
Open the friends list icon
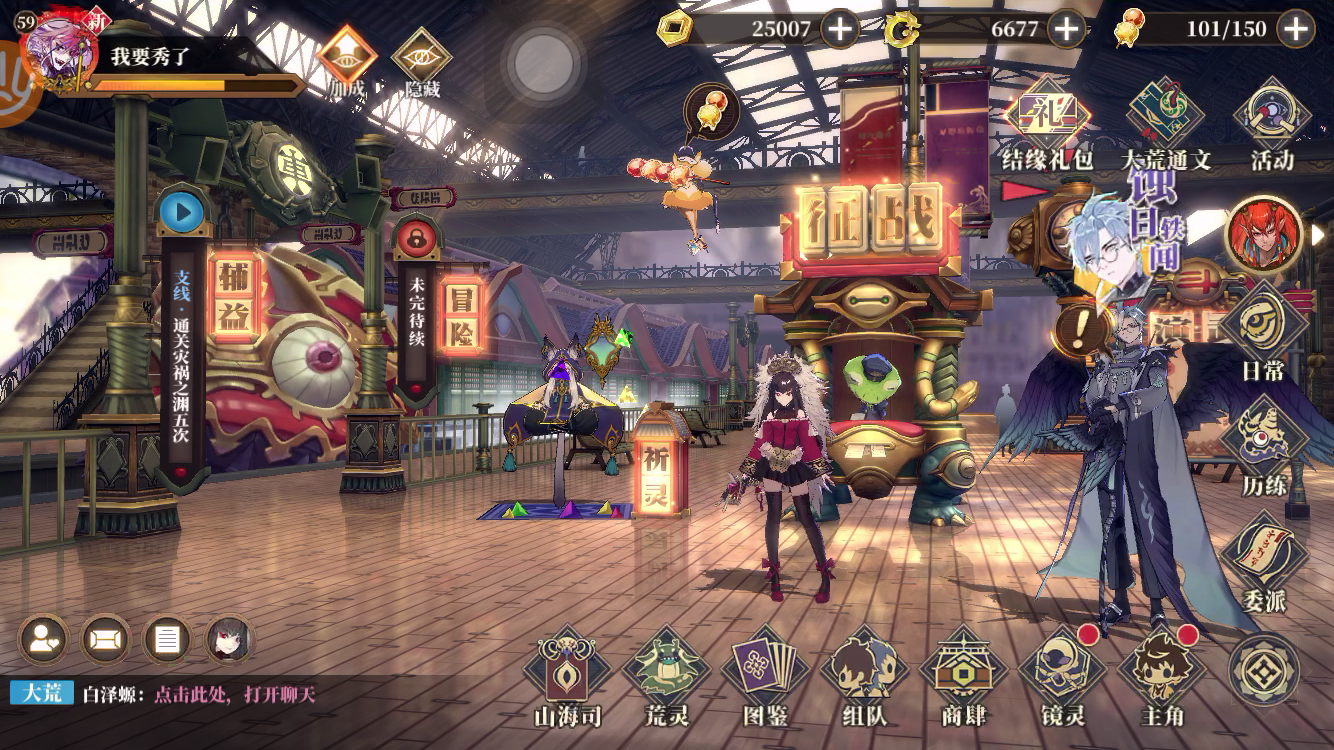(43, 640)
